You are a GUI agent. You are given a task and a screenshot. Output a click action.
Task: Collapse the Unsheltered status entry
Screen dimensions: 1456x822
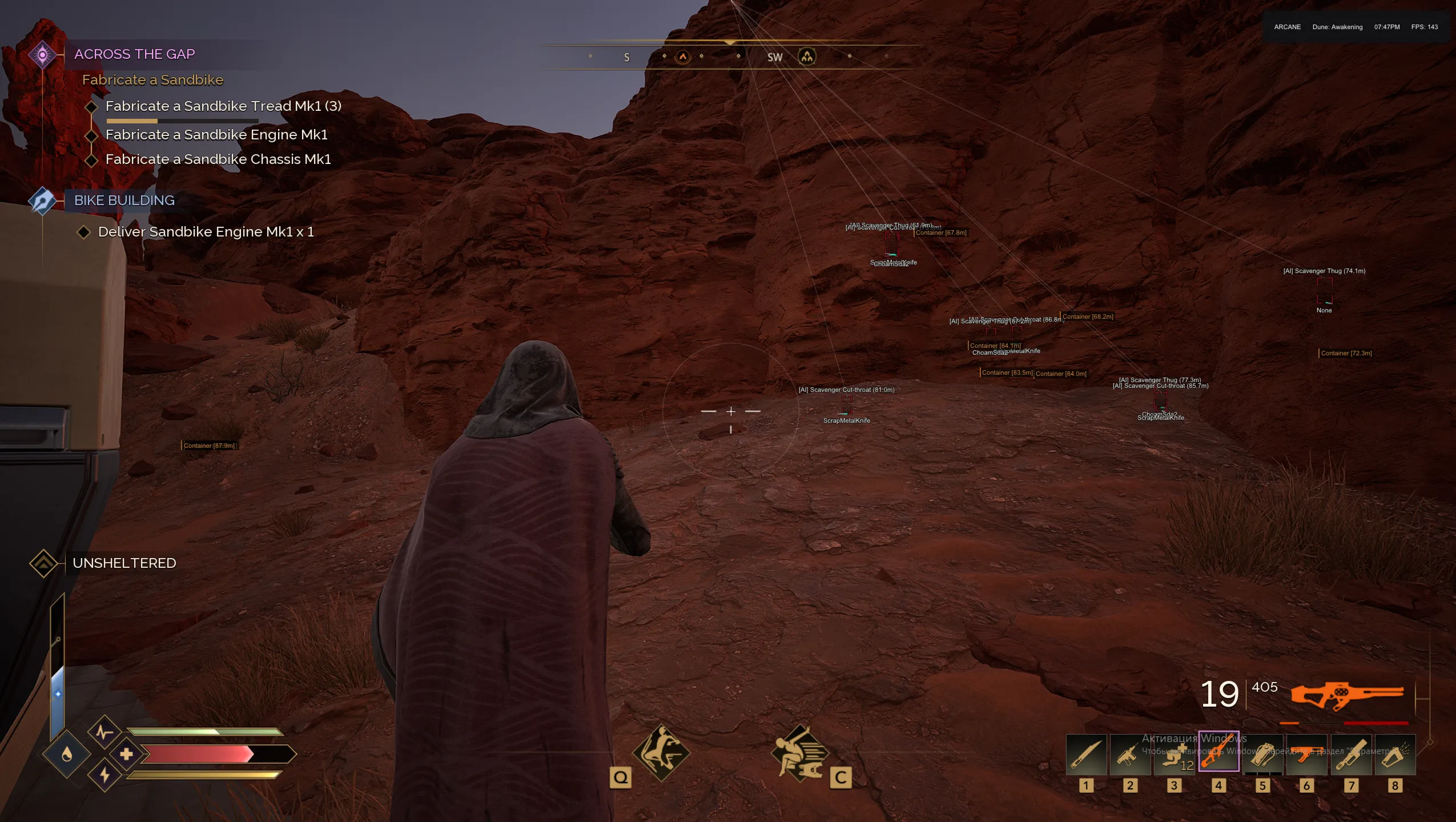(44, 563)
